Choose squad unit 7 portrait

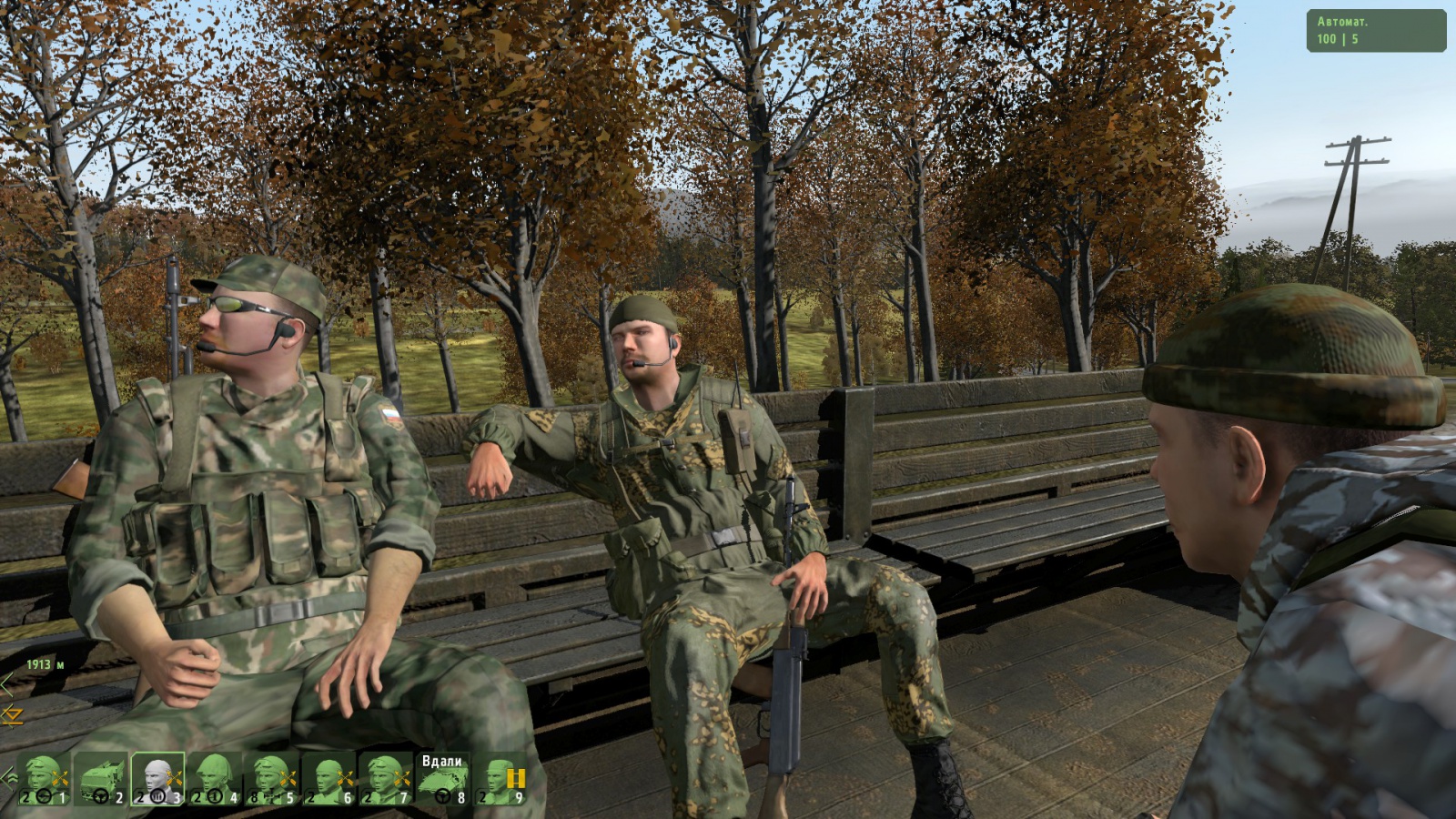coord(385,780)
